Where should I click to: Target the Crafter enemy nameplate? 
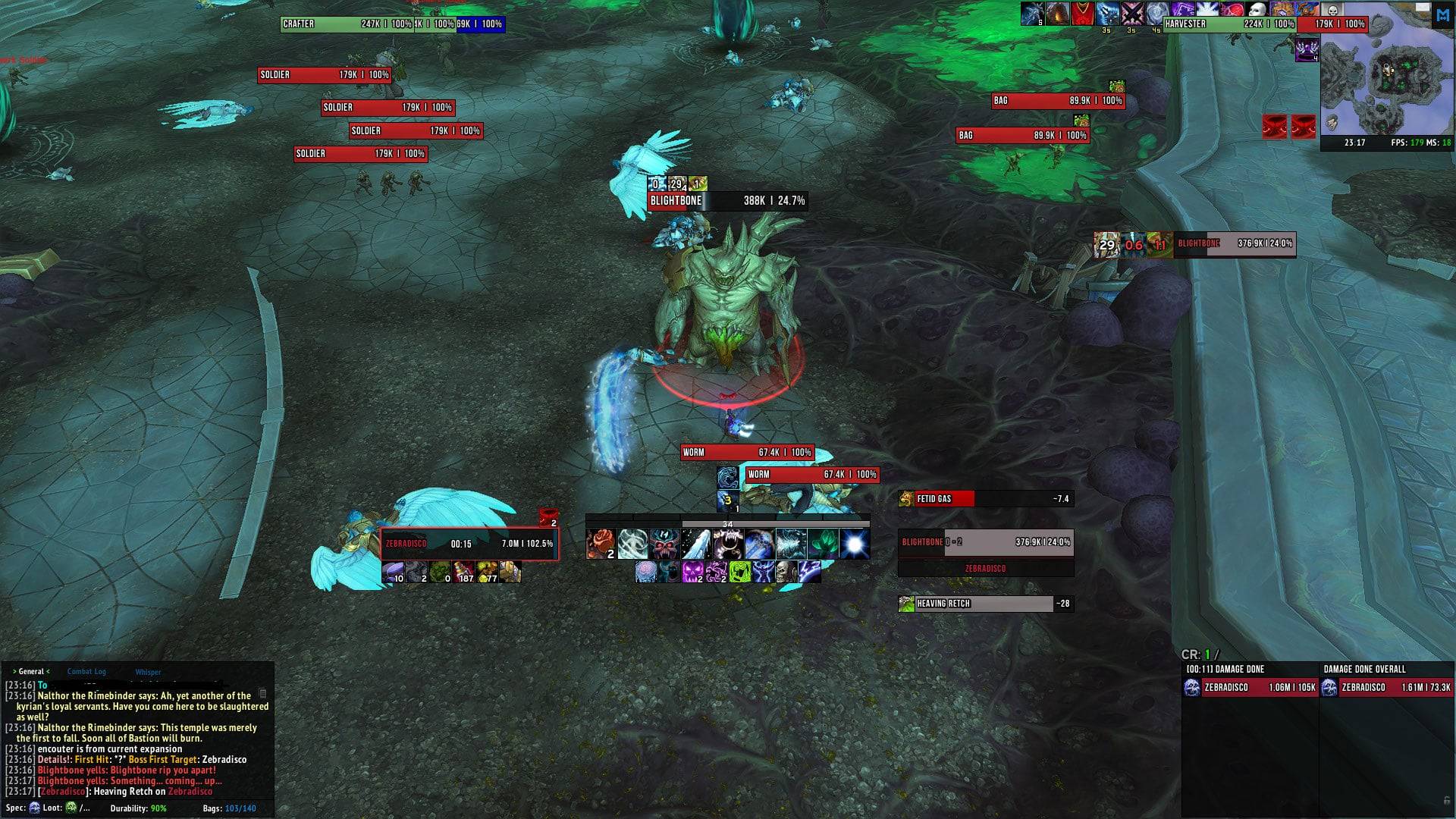pos(346,24)
